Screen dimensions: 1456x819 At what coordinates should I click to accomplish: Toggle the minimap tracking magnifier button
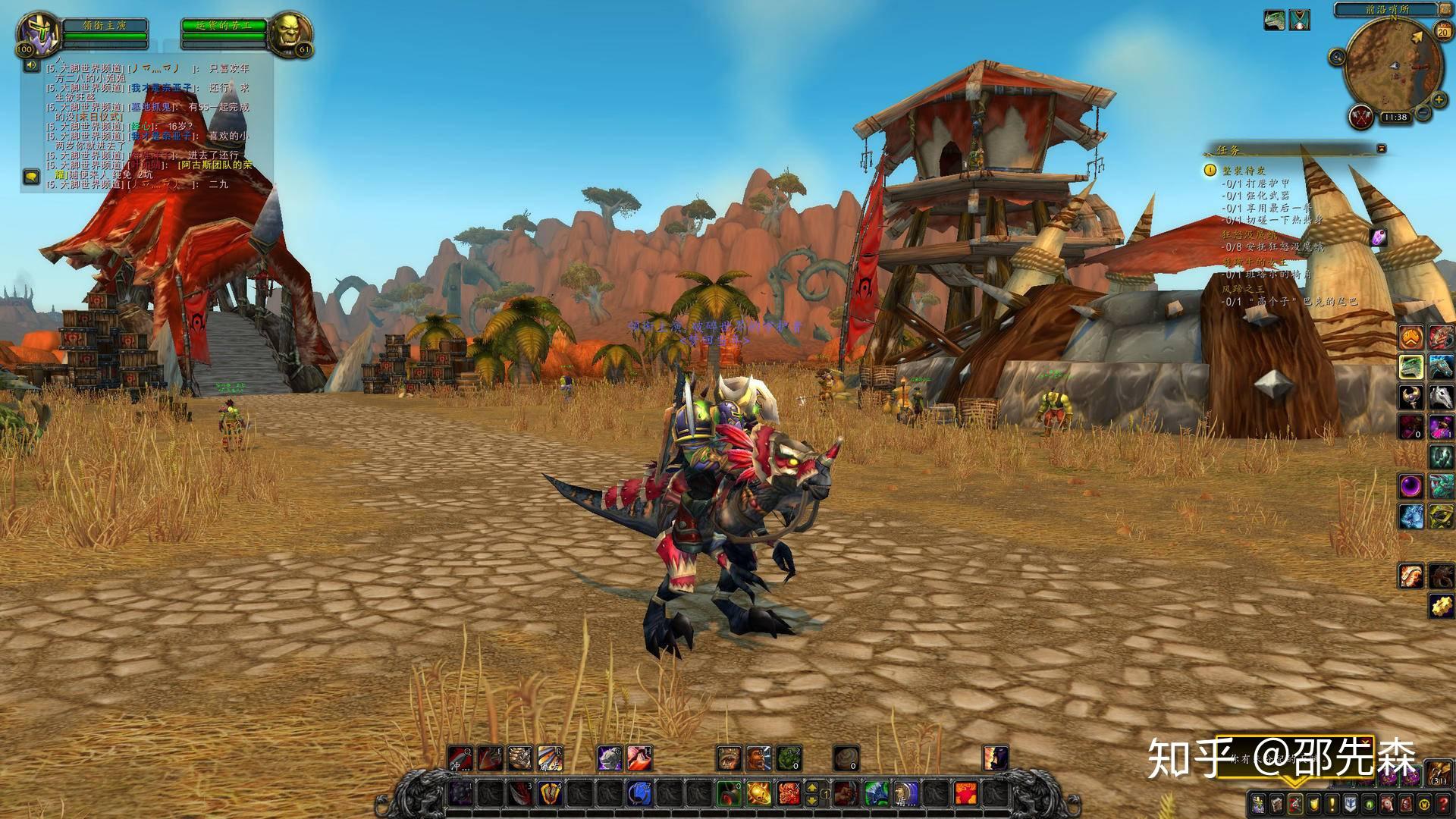1336,57
